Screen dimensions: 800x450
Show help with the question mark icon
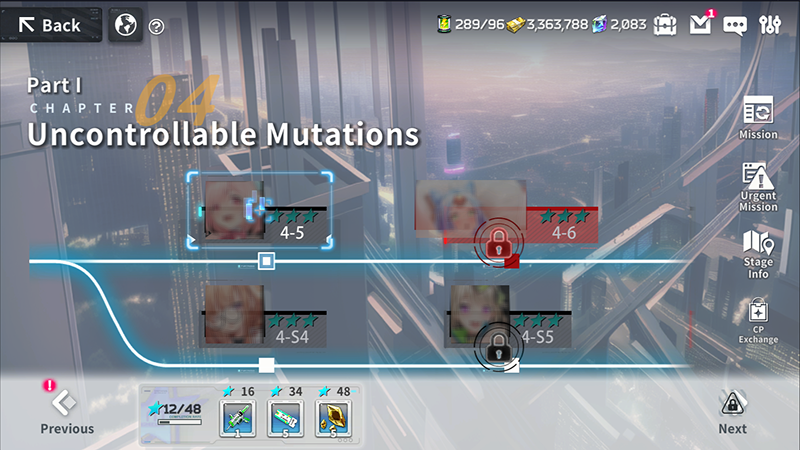tap(156, 27)
